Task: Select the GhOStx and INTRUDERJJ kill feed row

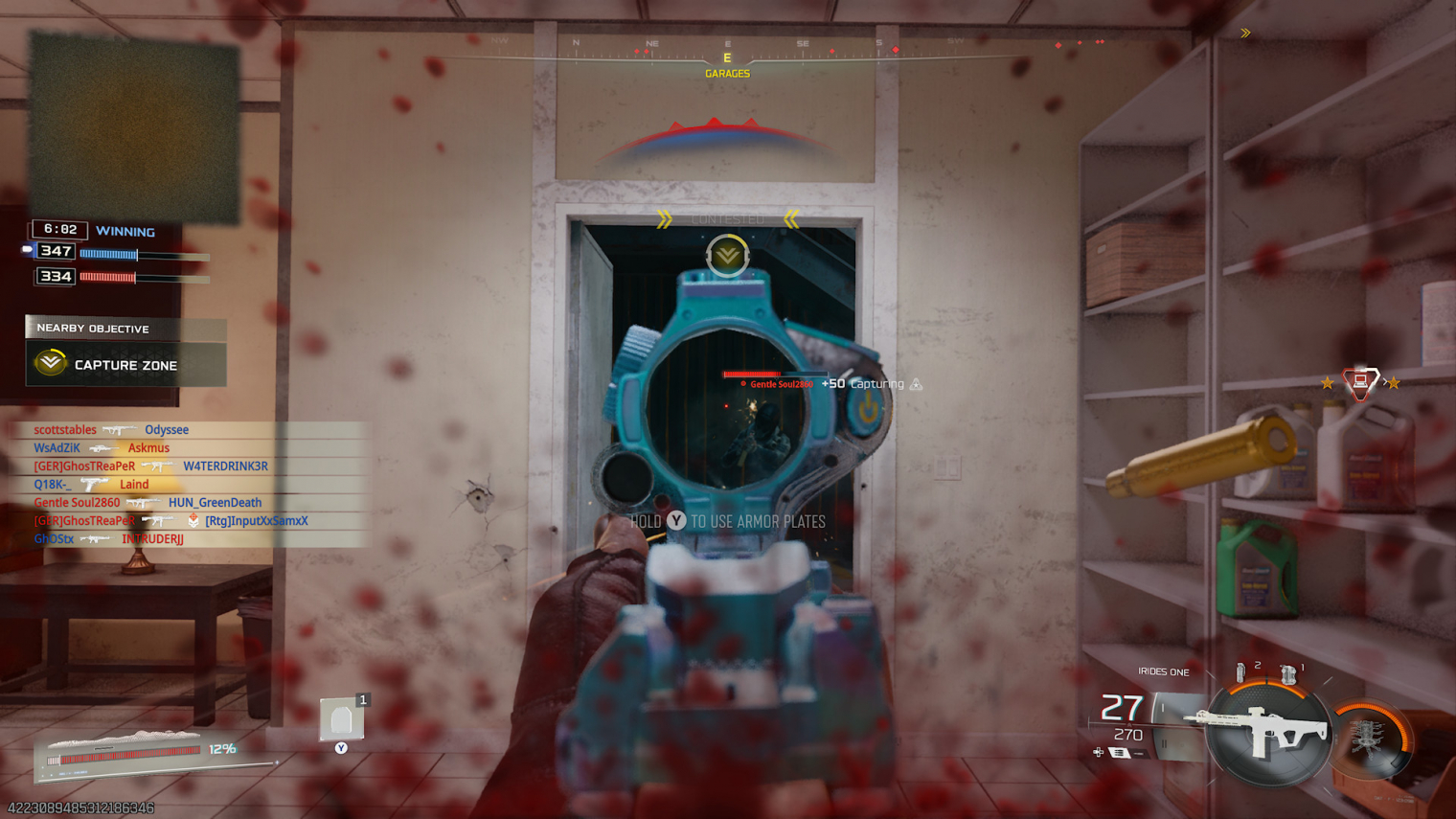Action: 108,539
